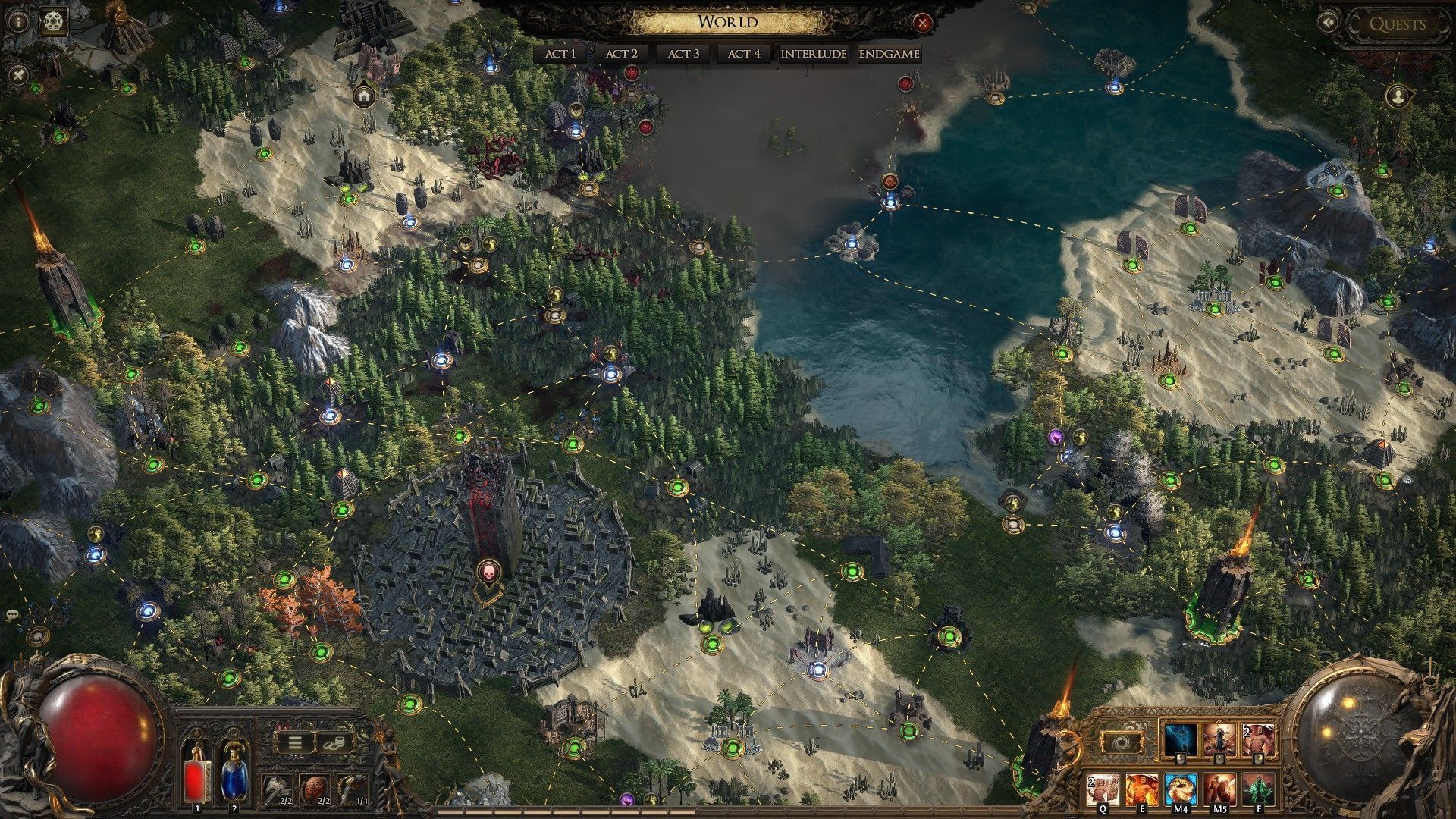Select the Act 4 tab

pyautogui.click(x=743, y=54)
